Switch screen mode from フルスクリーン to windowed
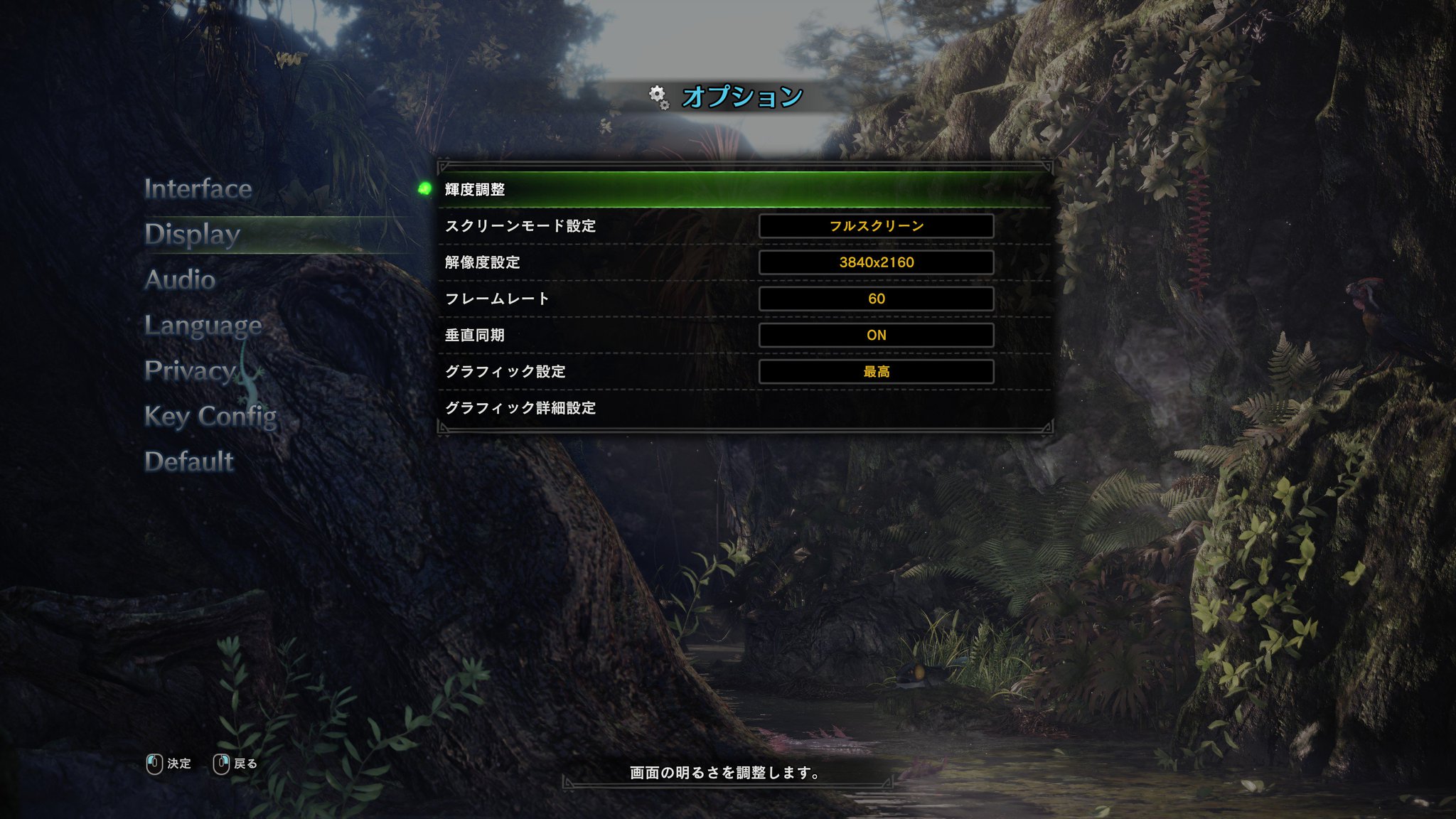Viewport: 1456px width, 819px height. (877, 226)
